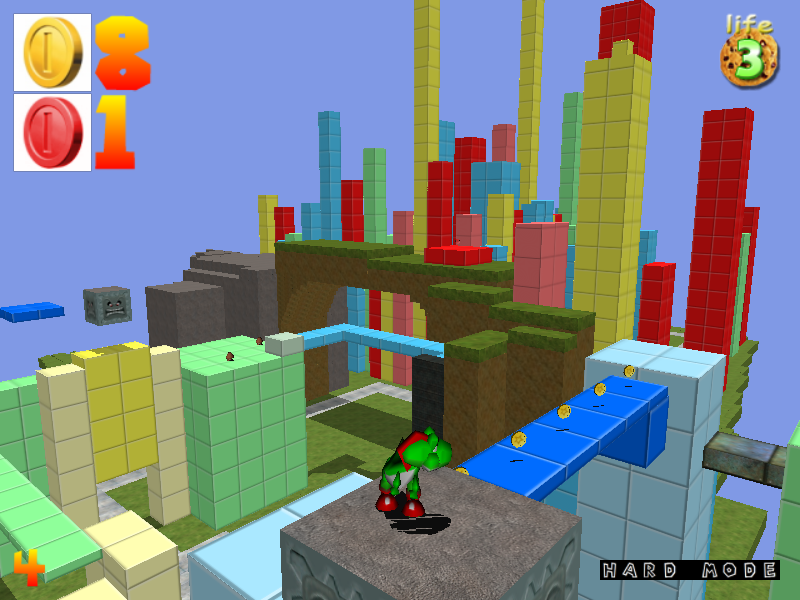Click the HARD MODE label
The height and width of the screenshot is (600, 800).
[689, 571]
